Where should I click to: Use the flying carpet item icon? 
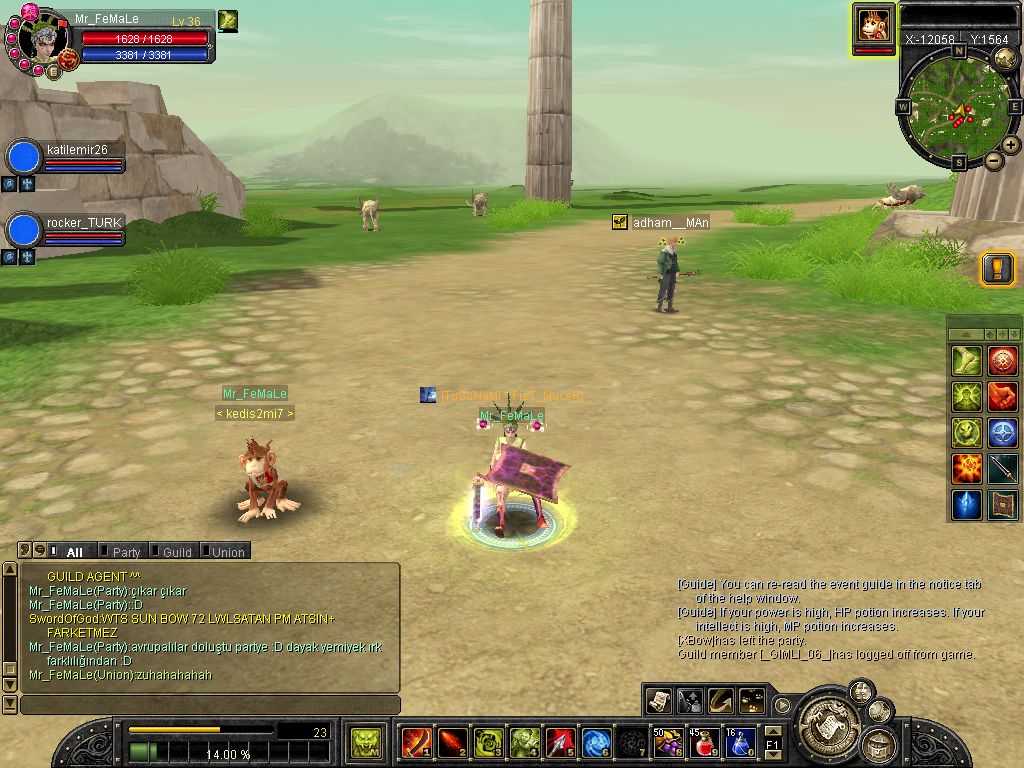click(1002, 504)
